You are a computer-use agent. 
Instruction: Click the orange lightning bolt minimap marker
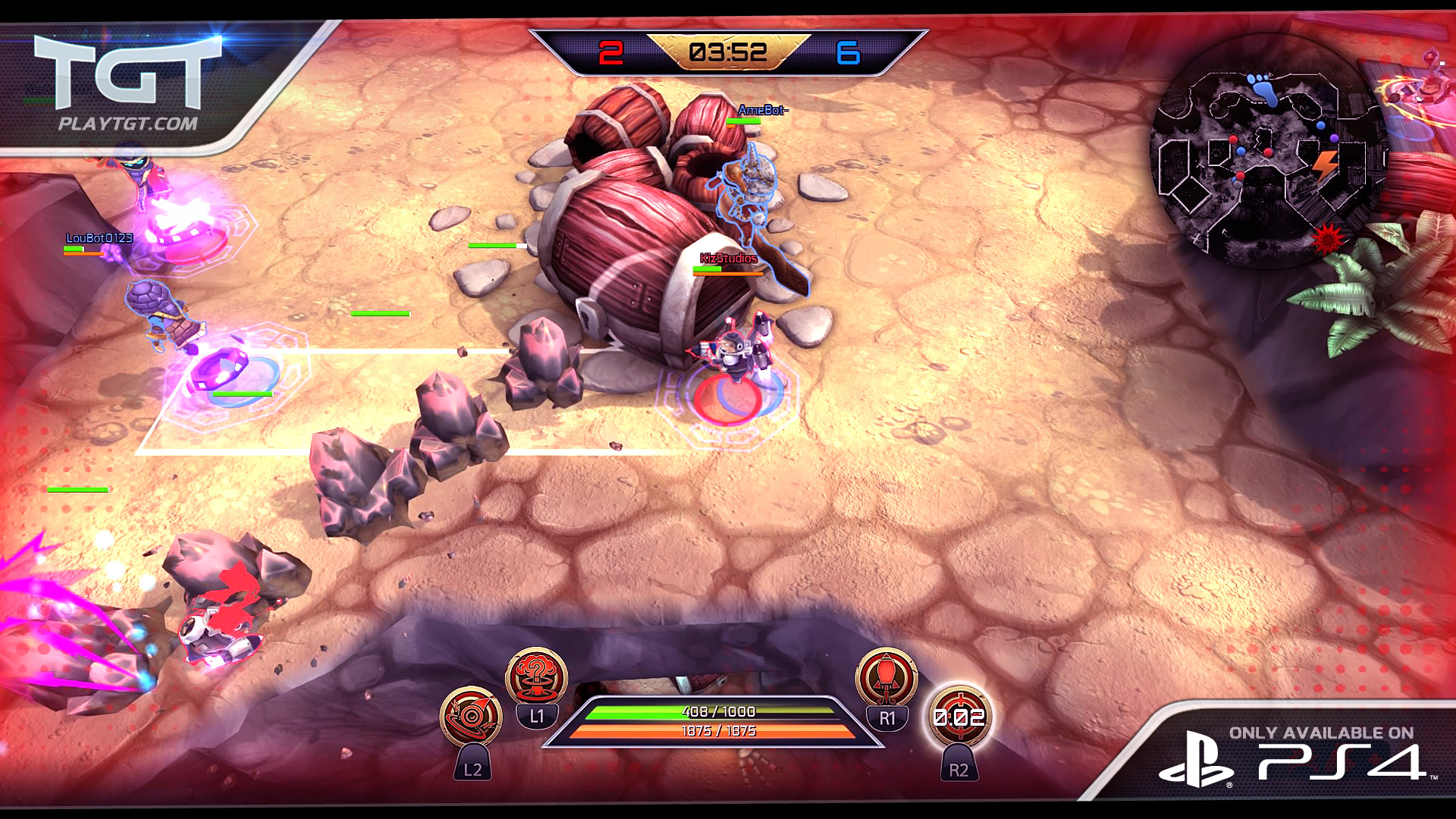tap(1325, 165)
